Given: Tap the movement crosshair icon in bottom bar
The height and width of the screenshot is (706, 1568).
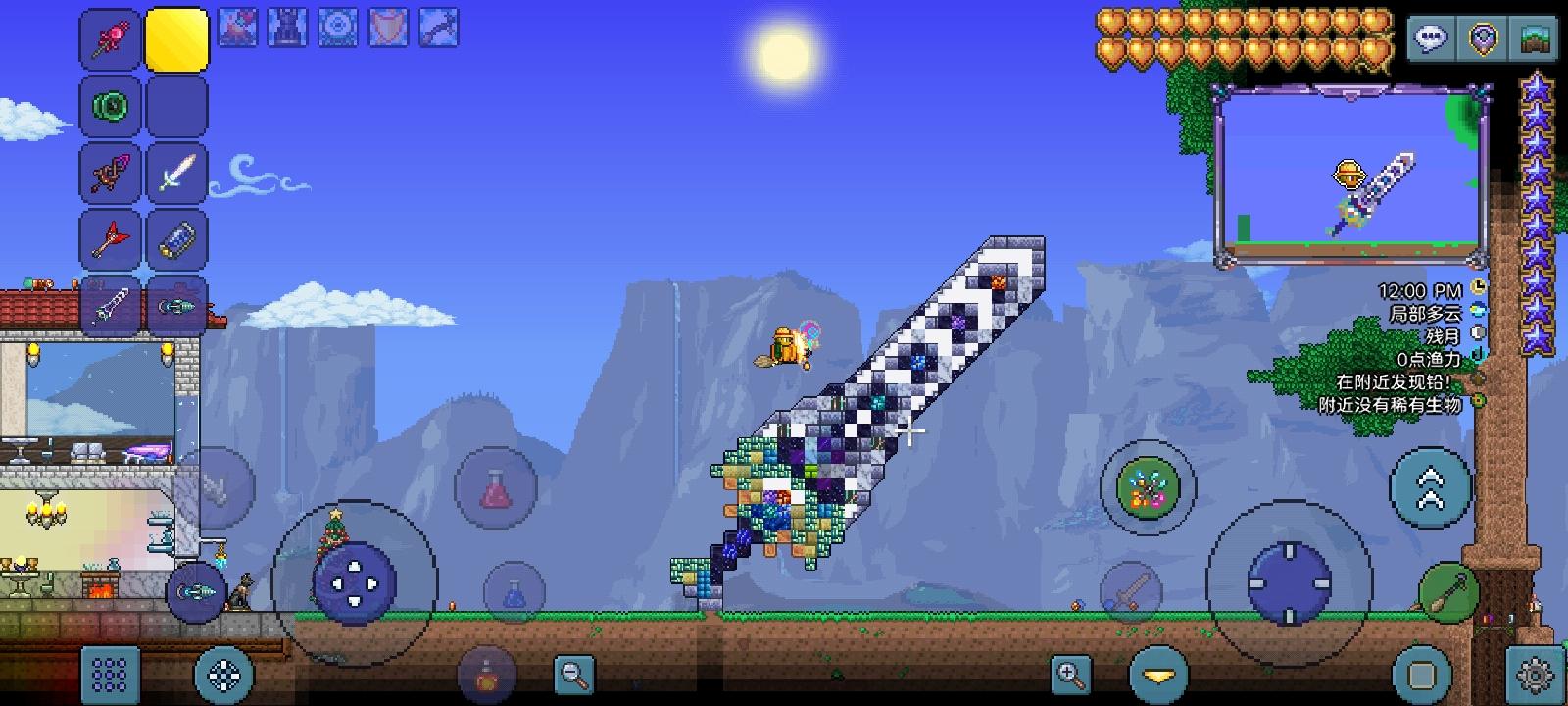Looking at the screenshot, I should [225, 675].
